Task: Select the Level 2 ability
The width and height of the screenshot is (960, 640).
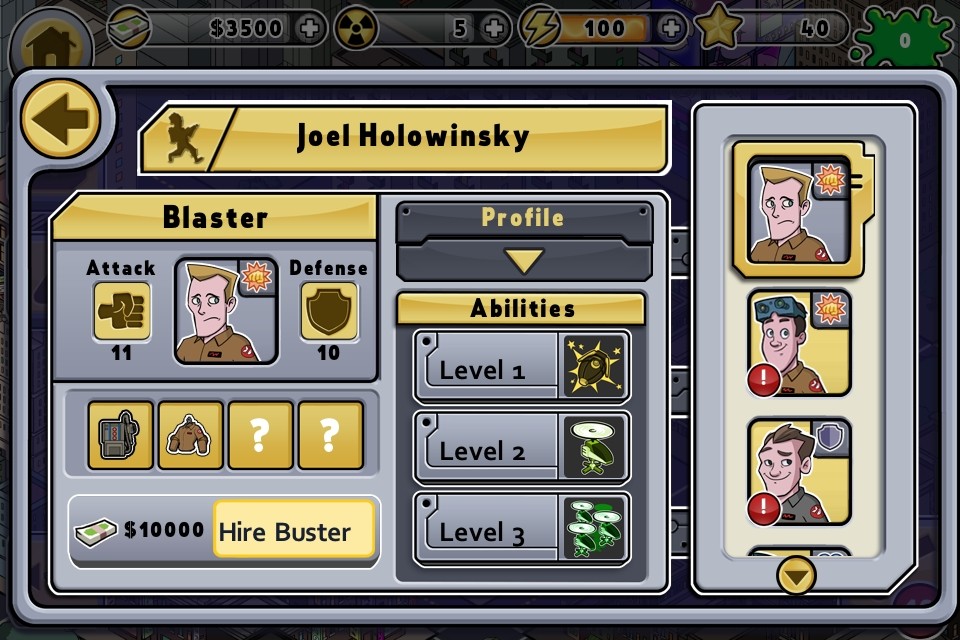Action: tap(521, 448)
